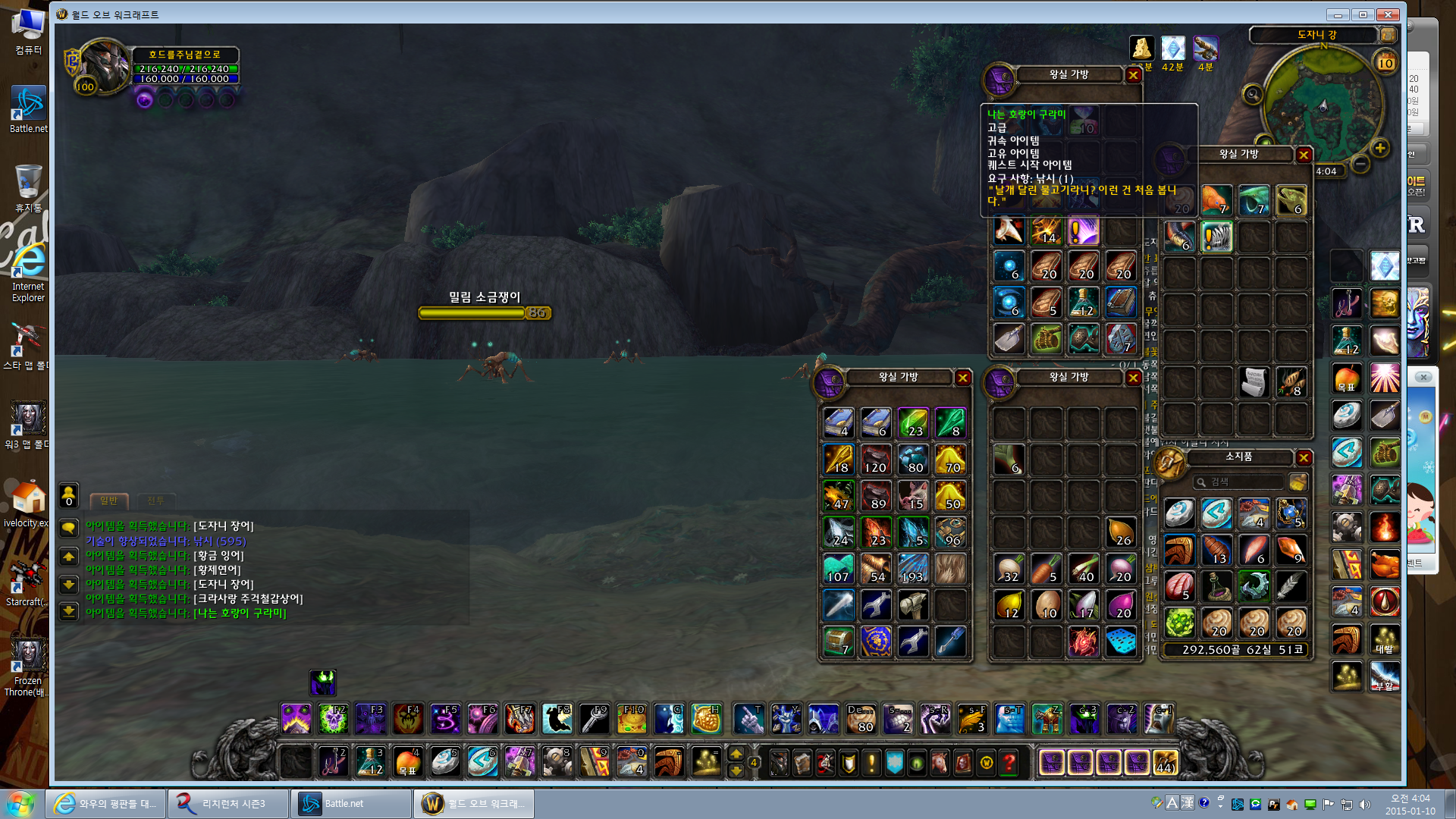
Task: Select the paper scroll item
Action: pyautogui.click(x=1254, y=382)
